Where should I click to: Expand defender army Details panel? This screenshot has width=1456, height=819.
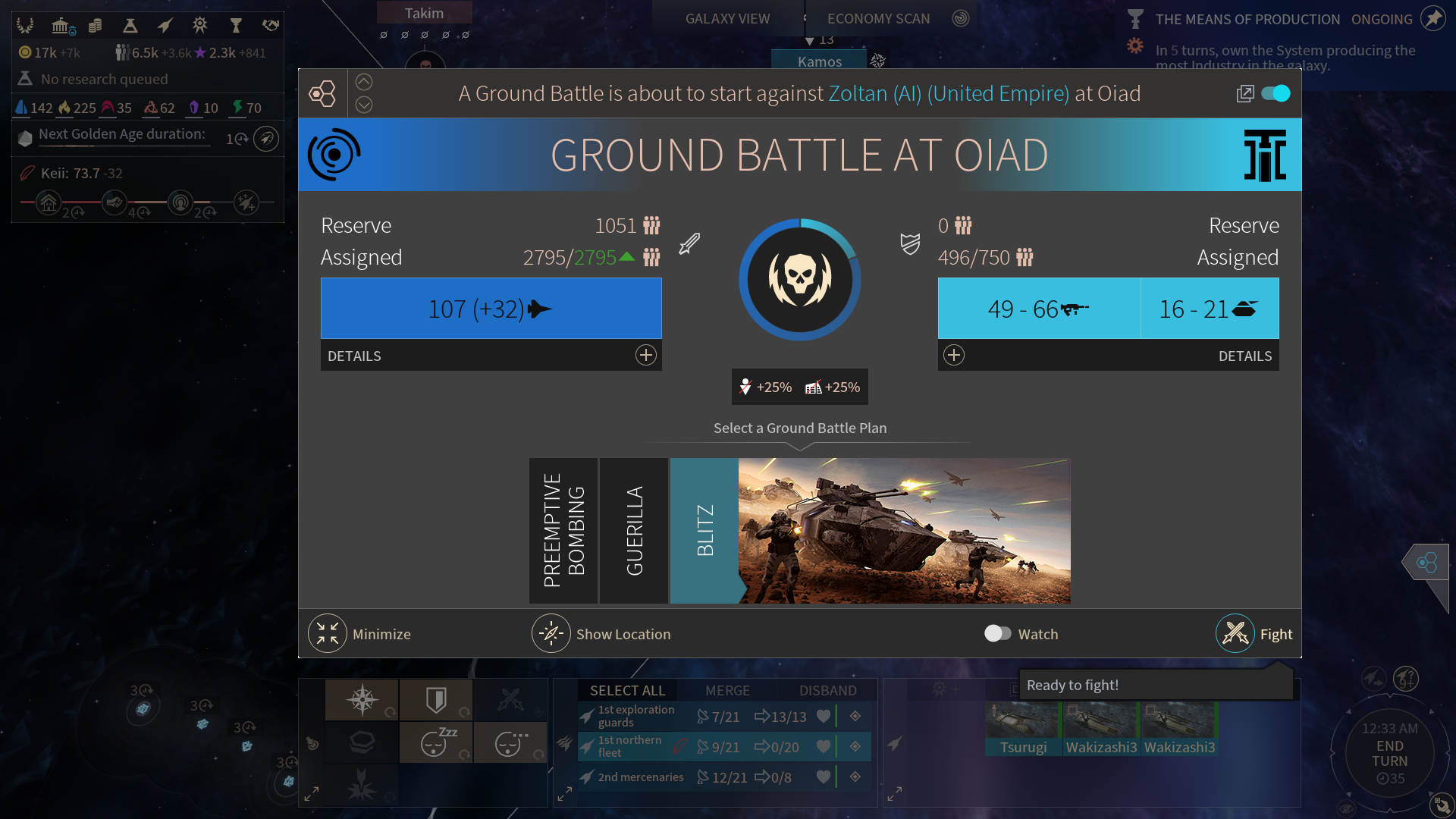954,355
